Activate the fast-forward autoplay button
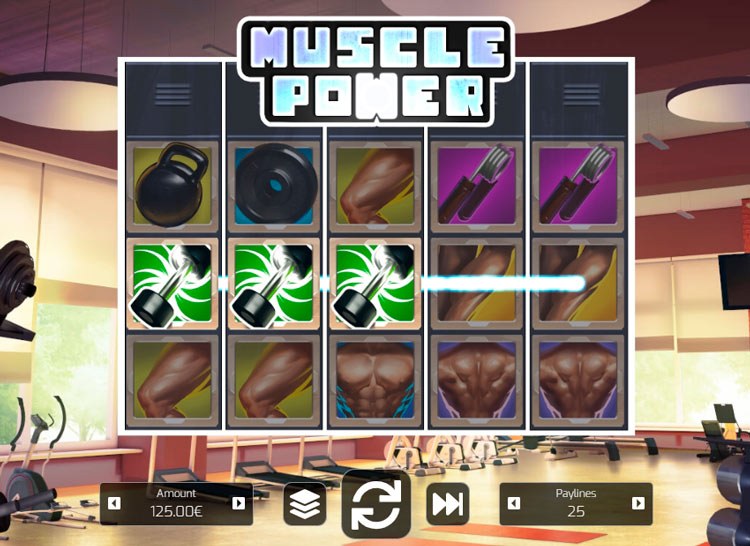The height and width of the screenshot is (546, 750). [x=448, y=504]
